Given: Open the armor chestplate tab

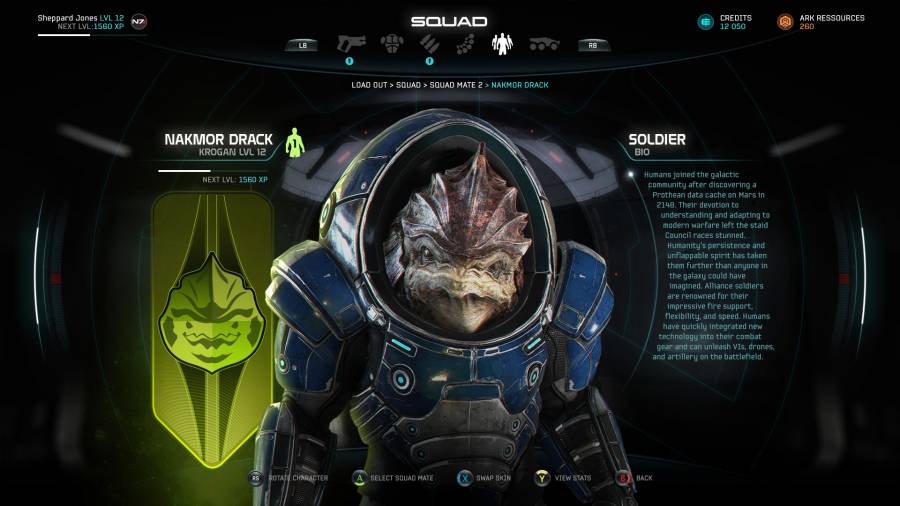Looking at the screenshot, I should (x=391, y=43).
